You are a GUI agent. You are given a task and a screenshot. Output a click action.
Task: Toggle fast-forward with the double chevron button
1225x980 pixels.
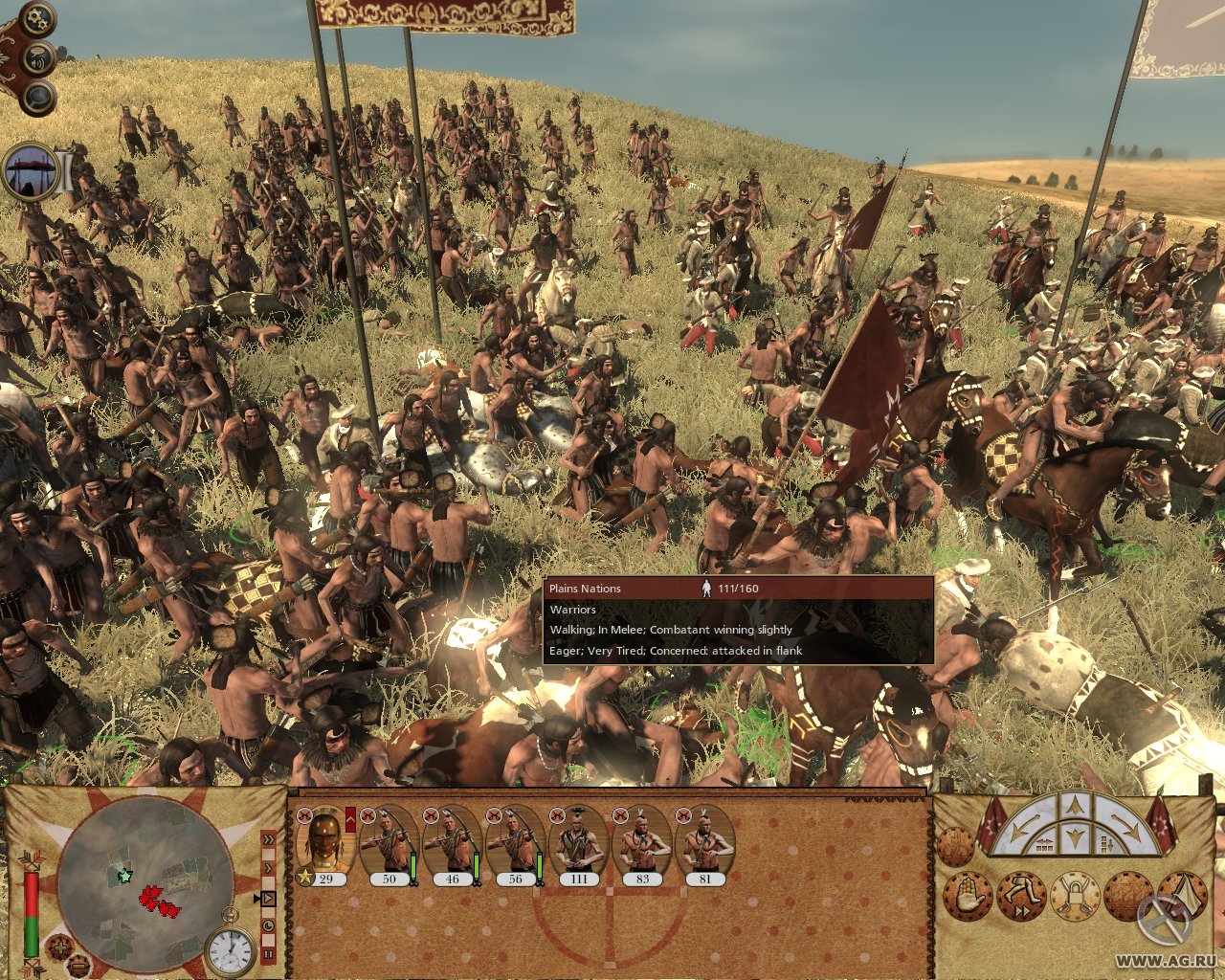[269, 839]
